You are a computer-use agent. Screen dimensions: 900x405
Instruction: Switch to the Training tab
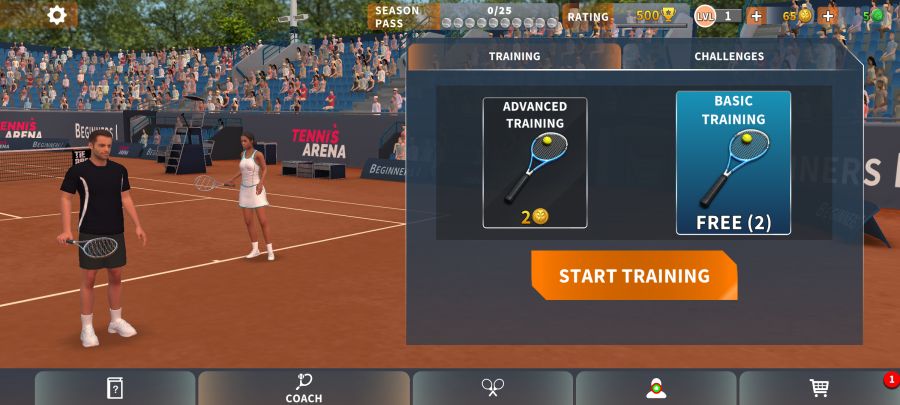tap(514, 57)
